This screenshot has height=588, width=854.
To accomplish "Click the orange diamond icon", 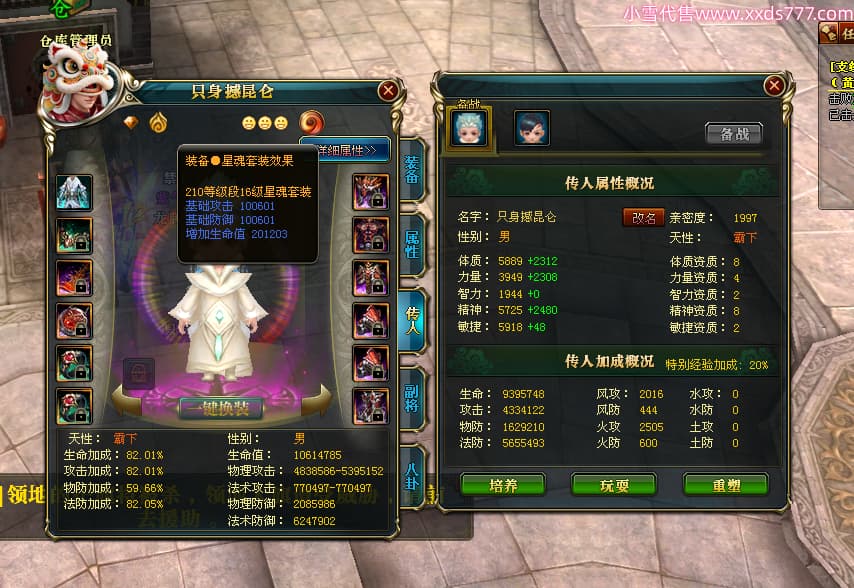I will (x=131, y=122).
